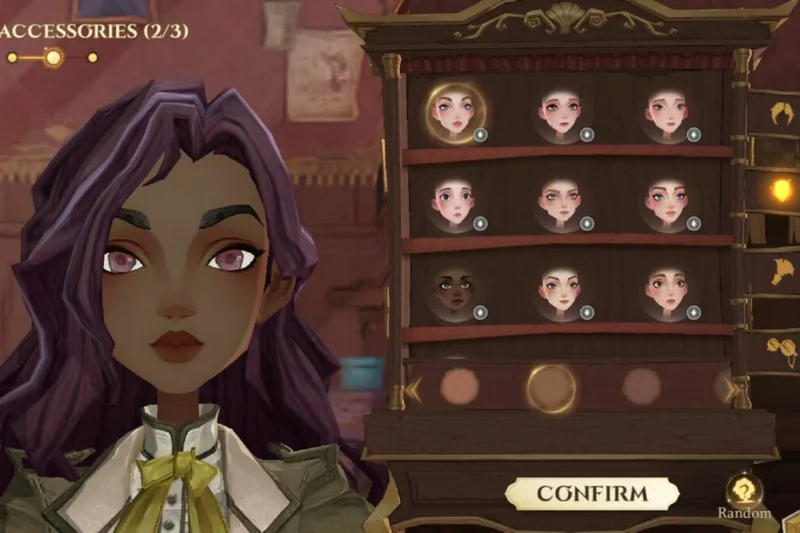This screenshot has width=800, height=533.
Task: Pick the gold-ringed brown skin tone swatch
Action: coord(551,386)
